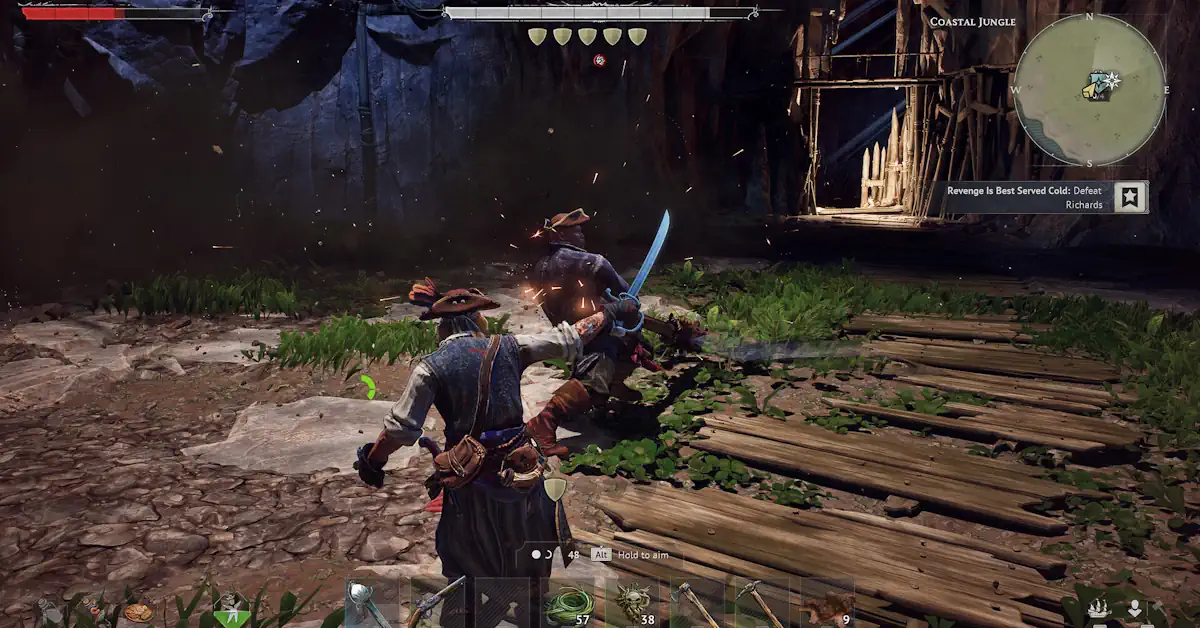Open the Coastal Jungle minimap
1200x628 pixels.
pos(1089,90)
